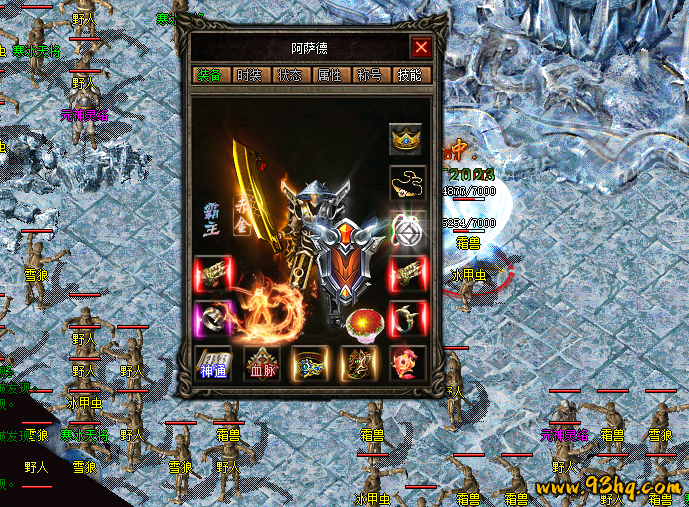View the 技能 skills tab

409,75
